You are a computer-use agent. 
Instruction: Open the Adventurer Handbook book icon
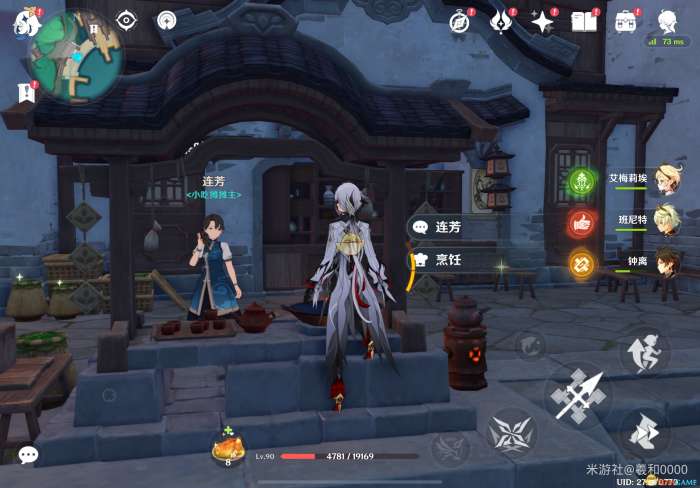click(x=584, y=21)
